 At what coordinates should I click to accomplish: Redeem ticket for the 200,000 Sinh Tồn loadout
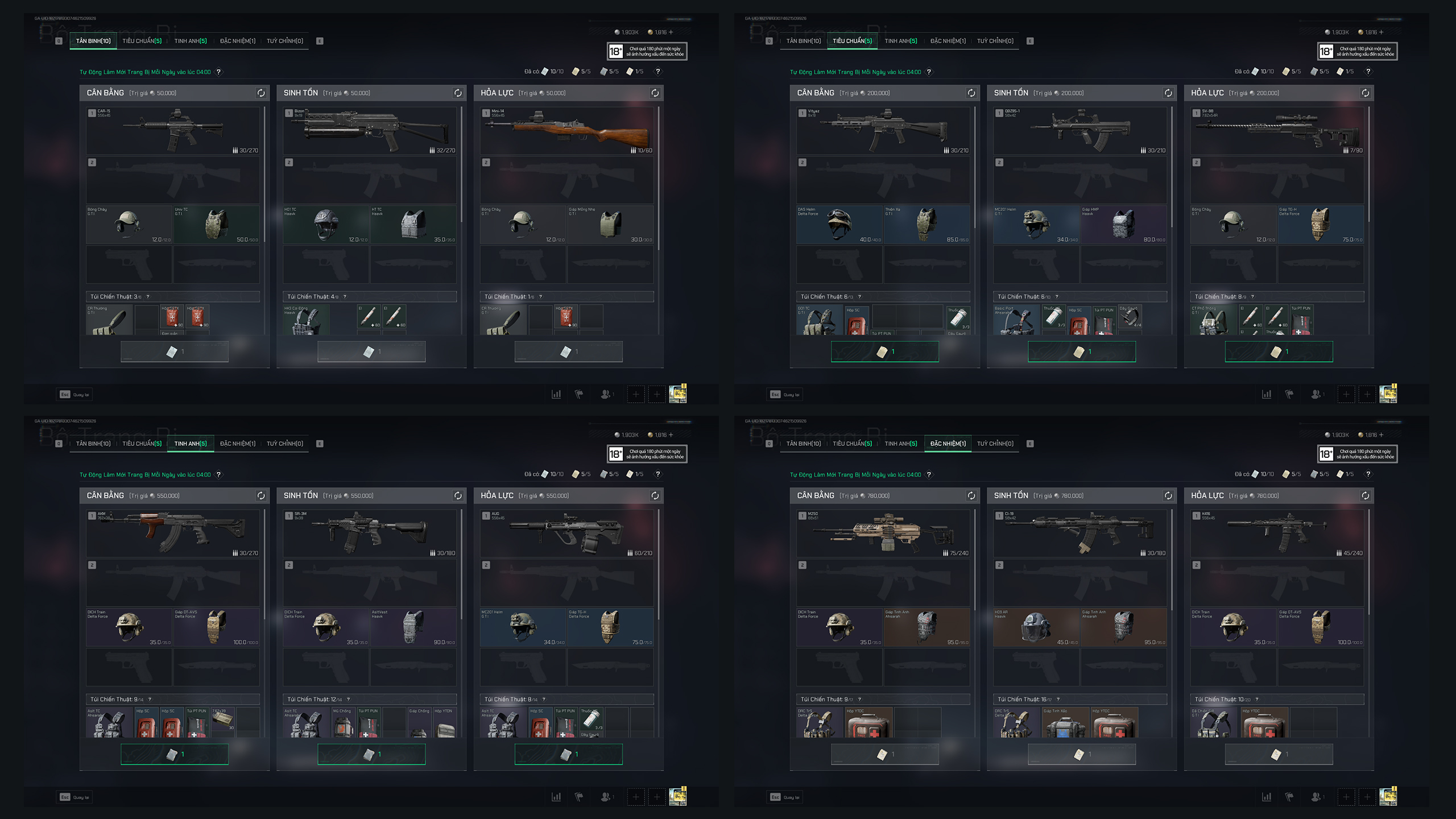click(1082, 352)
